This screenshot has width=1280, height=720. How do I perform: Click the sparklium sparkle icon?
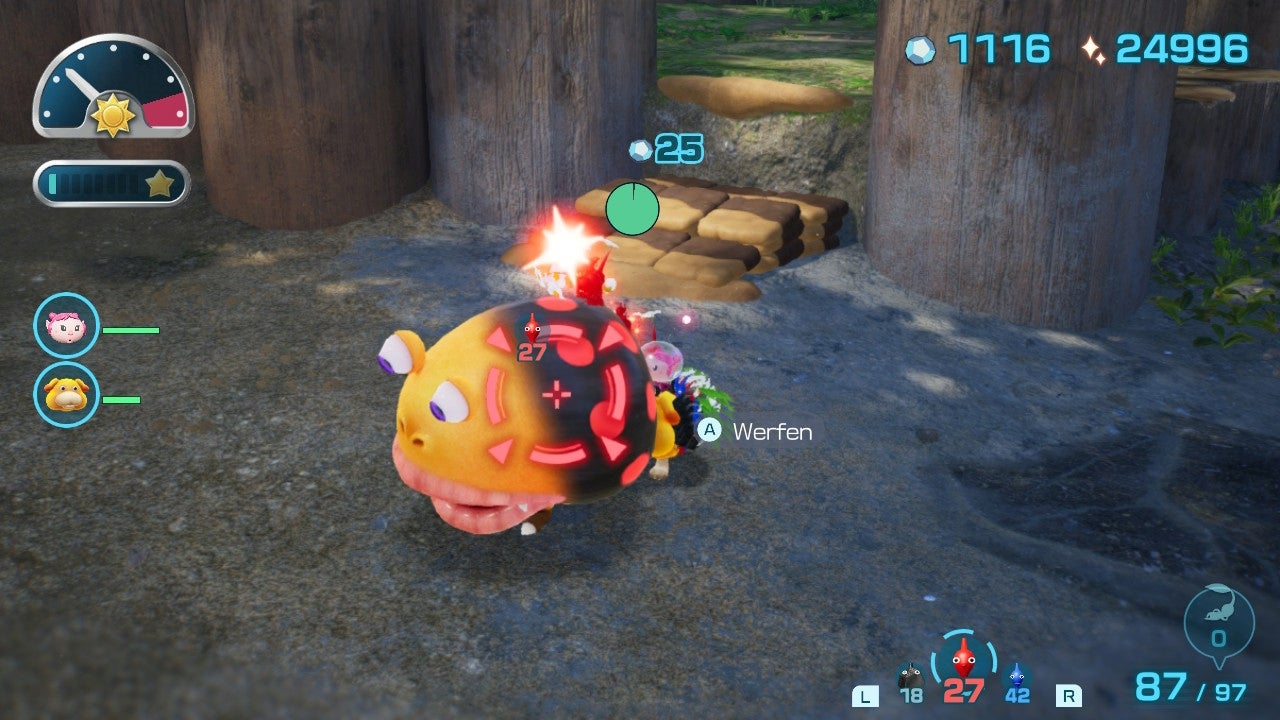coord(1096,47)
